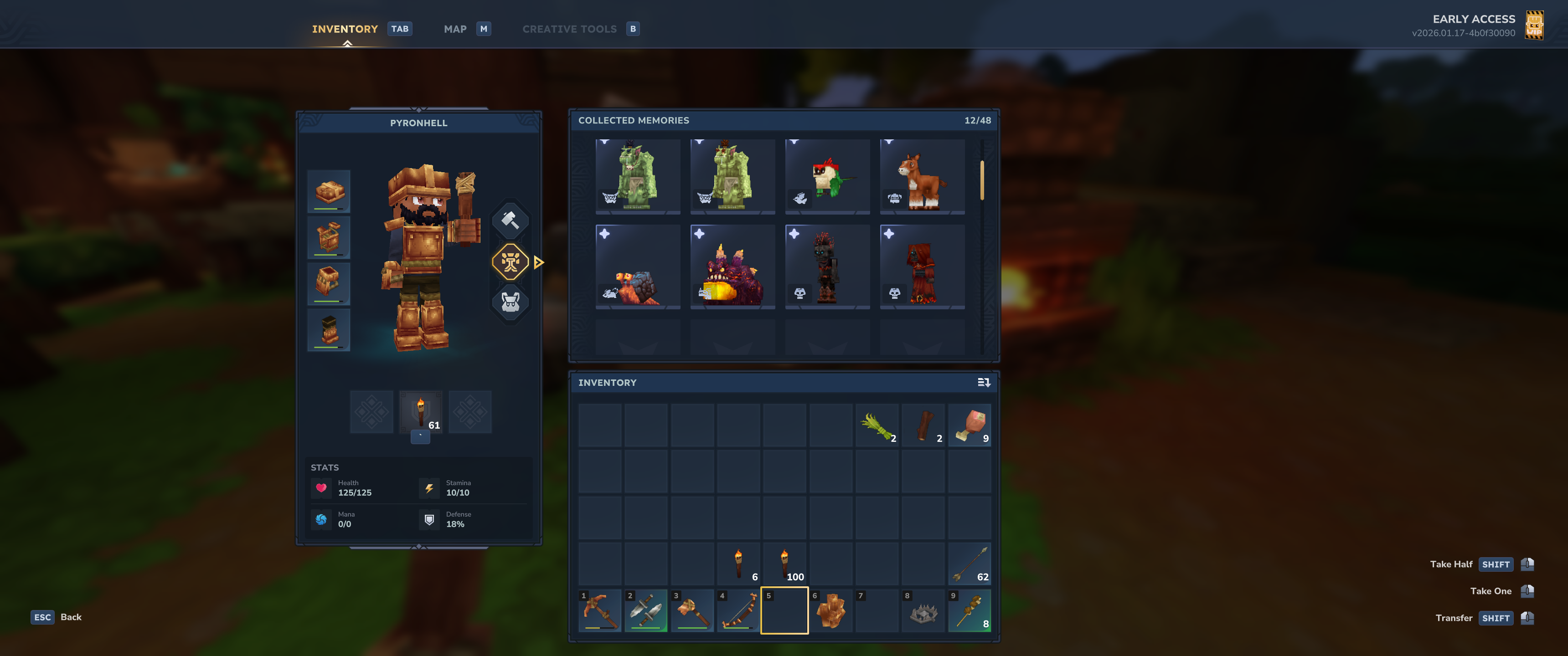Choose the pickaxe in hotbar slot 1
The width and height of the screenshot is (1568, 656).
[599, 610]
